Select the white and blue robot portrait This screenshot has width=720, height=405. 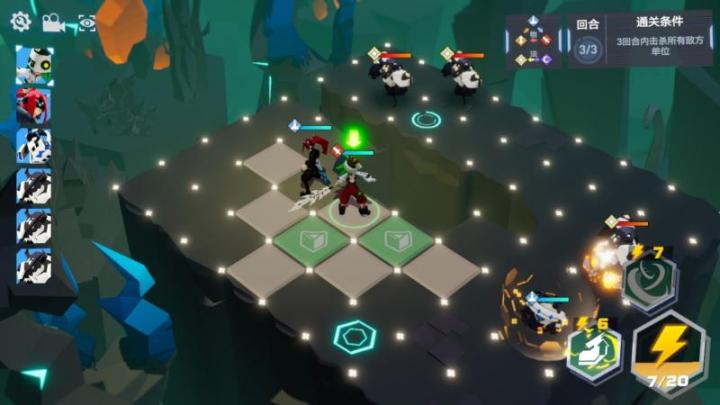point(34,146)
